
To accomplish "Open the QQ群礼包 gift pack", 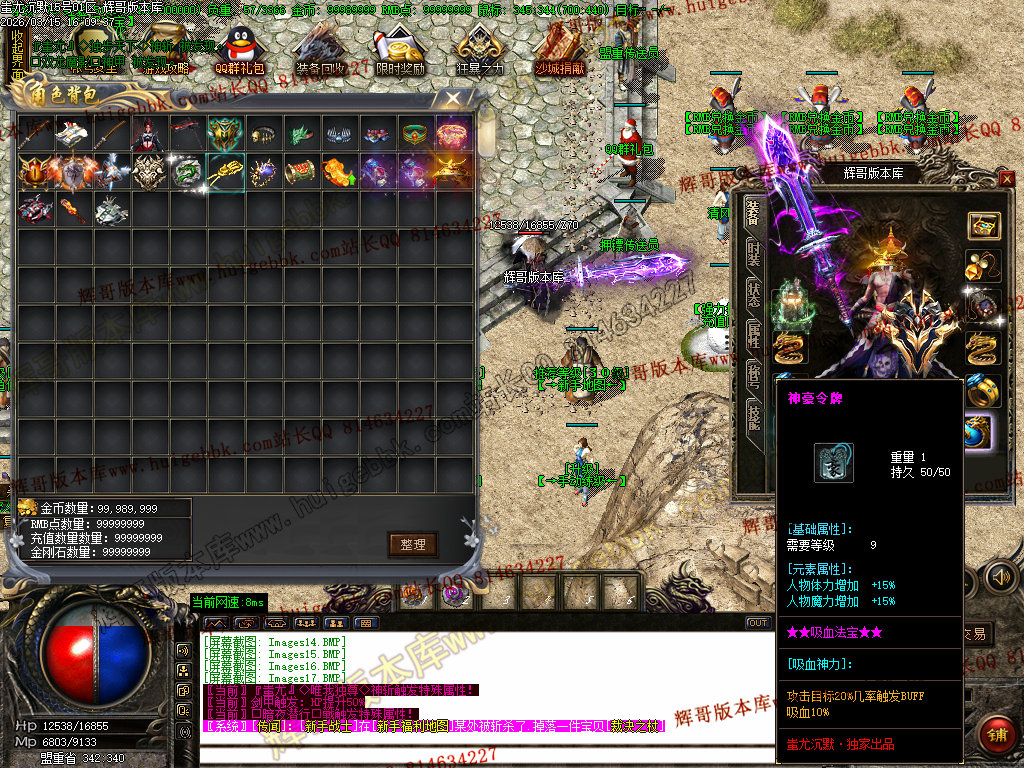I will [240, 51].
